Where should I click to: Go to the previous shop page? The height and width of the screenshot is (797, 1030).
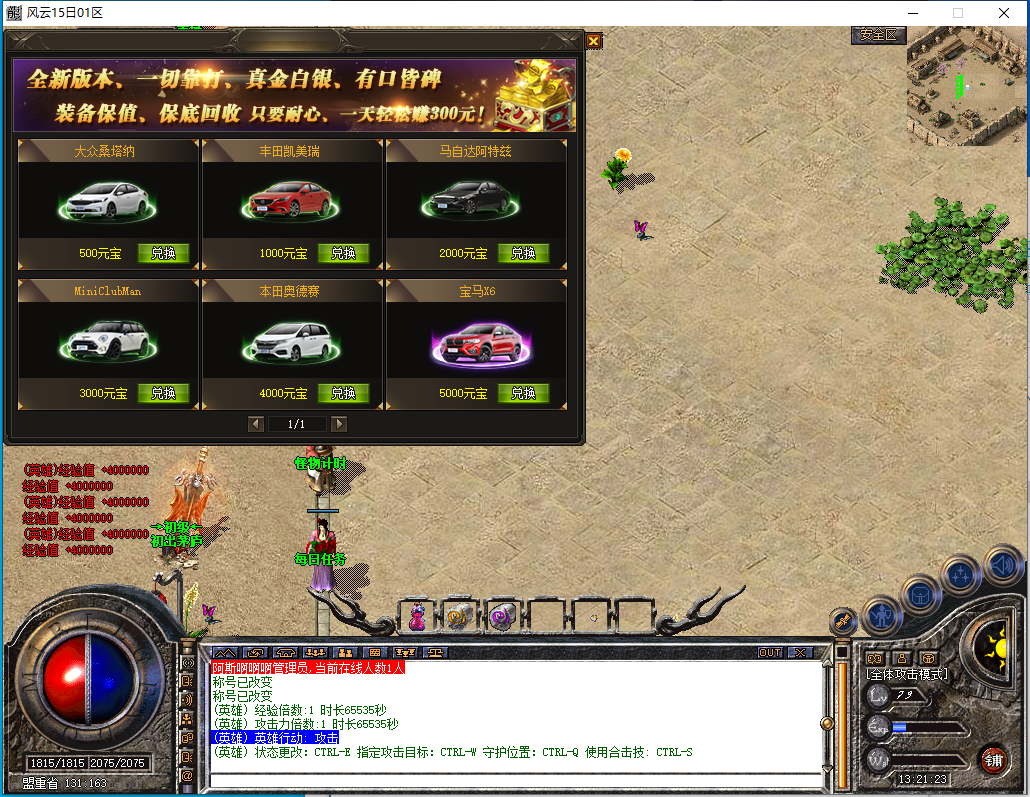[x=256, y=424]
